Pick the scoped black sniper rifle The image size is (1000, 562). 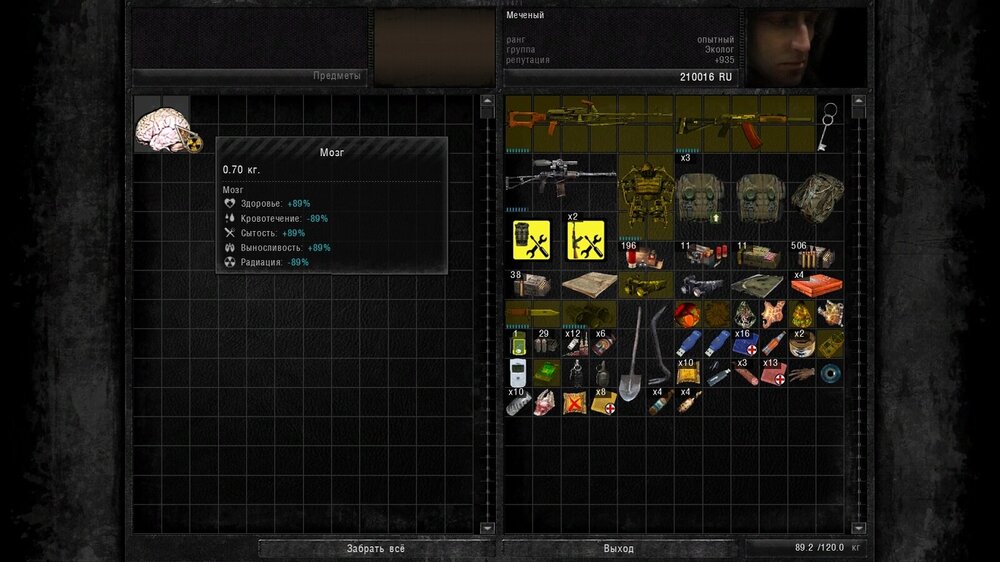click(x=560, y=179)
